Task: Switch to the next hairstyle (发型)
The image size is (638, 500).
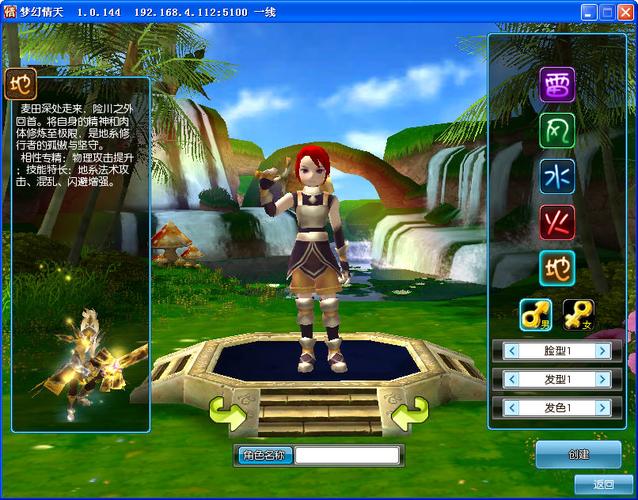Action: pos(602,380)
